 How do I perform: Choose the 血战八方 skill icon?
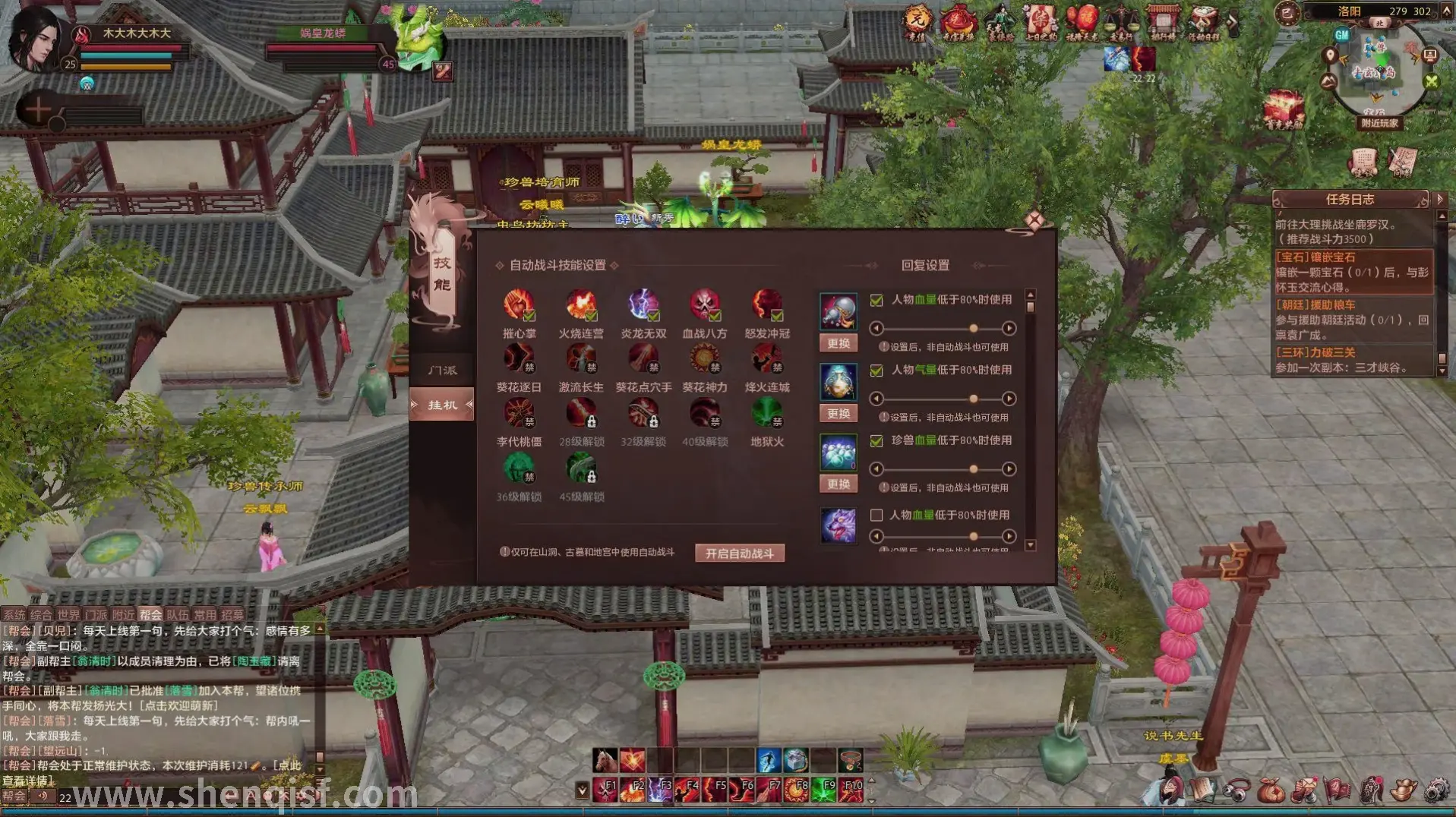(705, 305)
